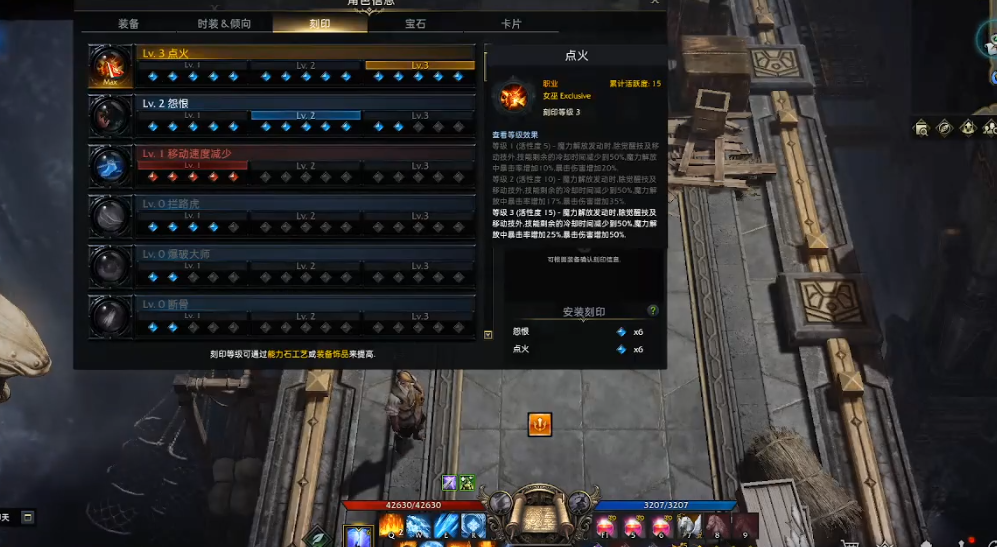Close the character info window
This screenshot has height=547, width=997.
point(655,3)
